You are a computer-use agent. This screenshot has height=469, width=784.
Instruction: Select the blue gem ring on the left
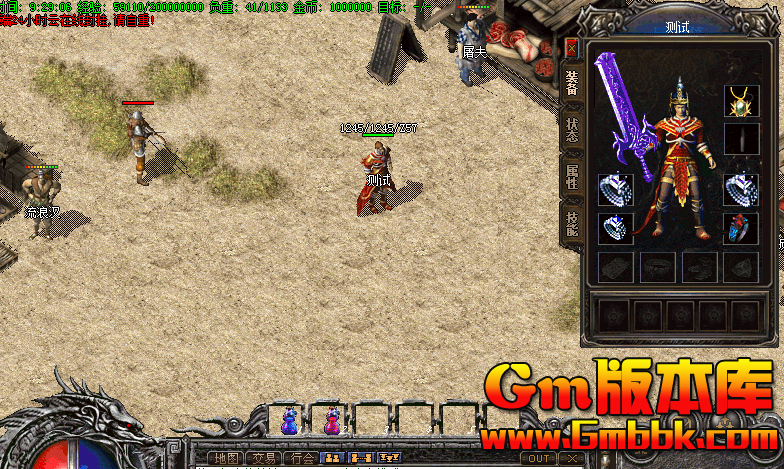coord(615,228)
